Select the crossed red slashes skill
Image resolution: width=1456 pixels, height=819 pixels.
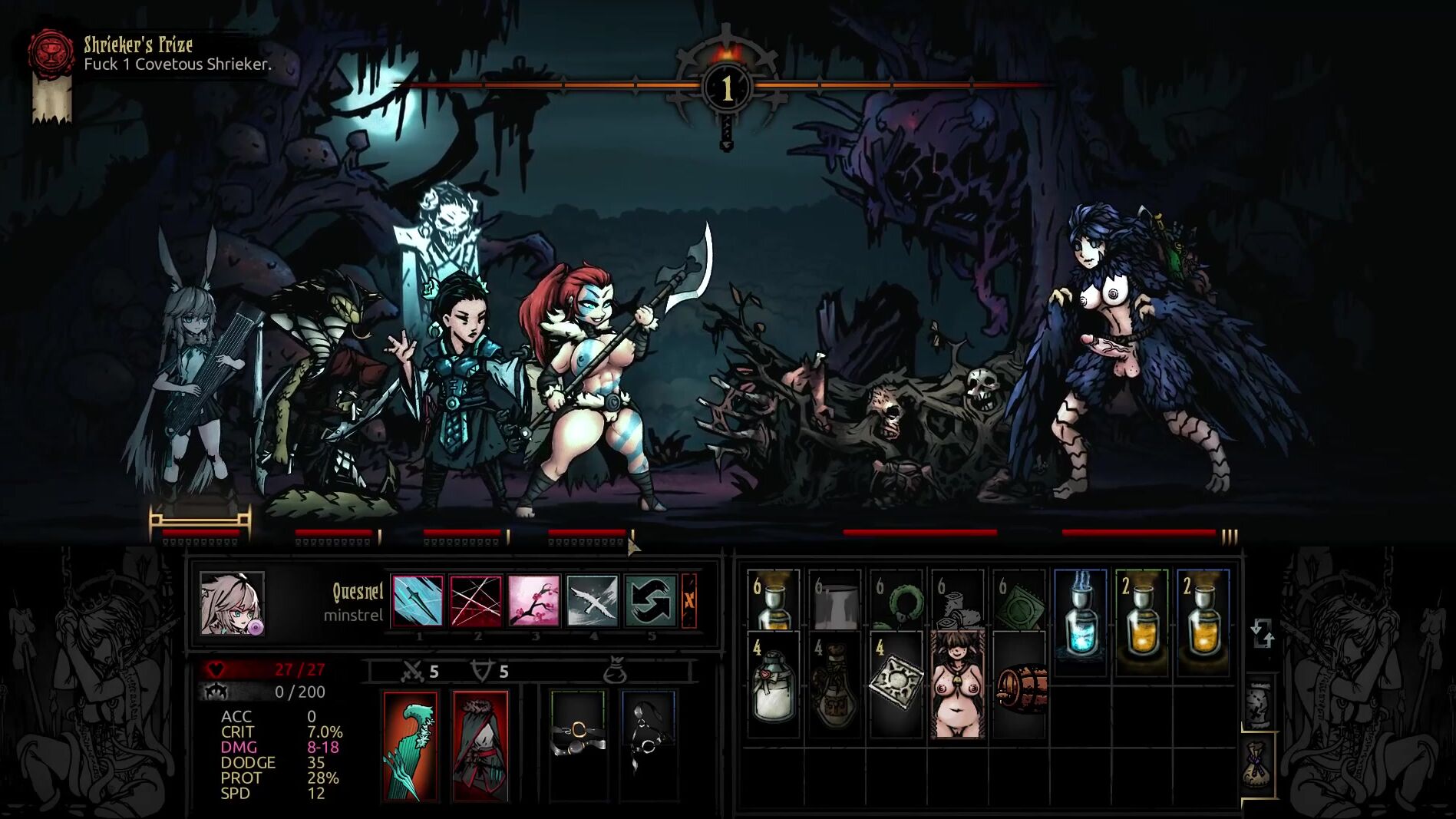point(476,600)
